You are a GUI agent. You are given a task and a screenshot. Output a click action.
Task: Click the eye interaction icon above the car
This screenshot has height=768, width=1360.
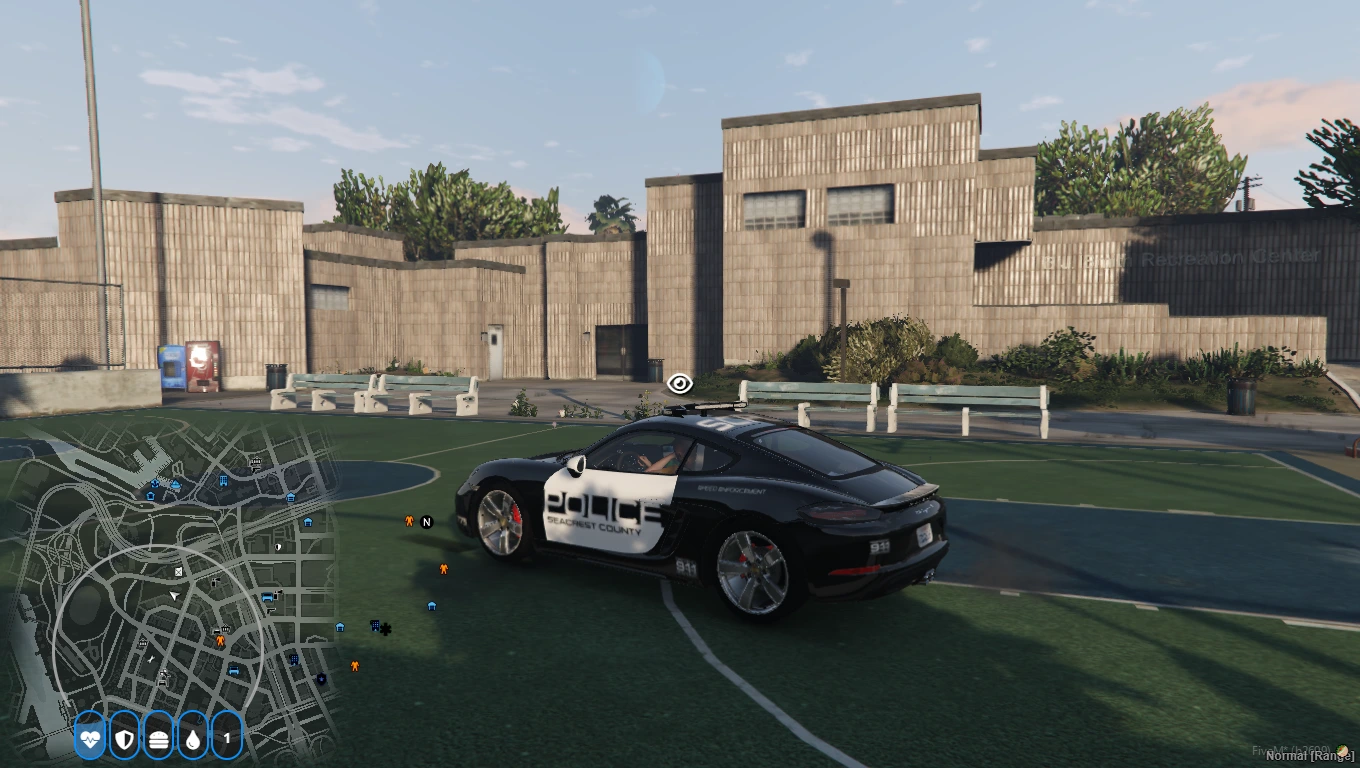pos(680,383)
